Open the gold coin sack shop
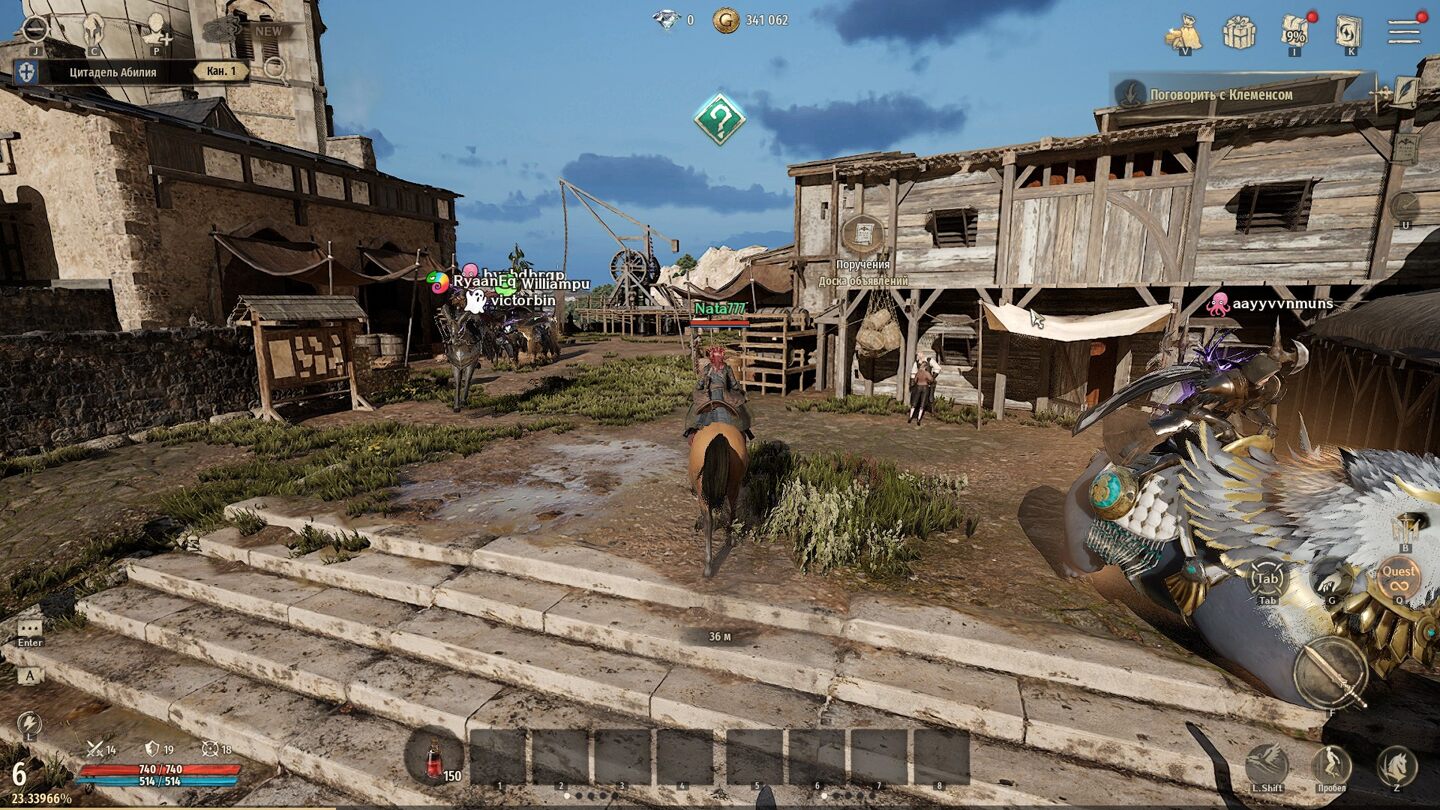The image size is (1440, 810). point(1184,33)
